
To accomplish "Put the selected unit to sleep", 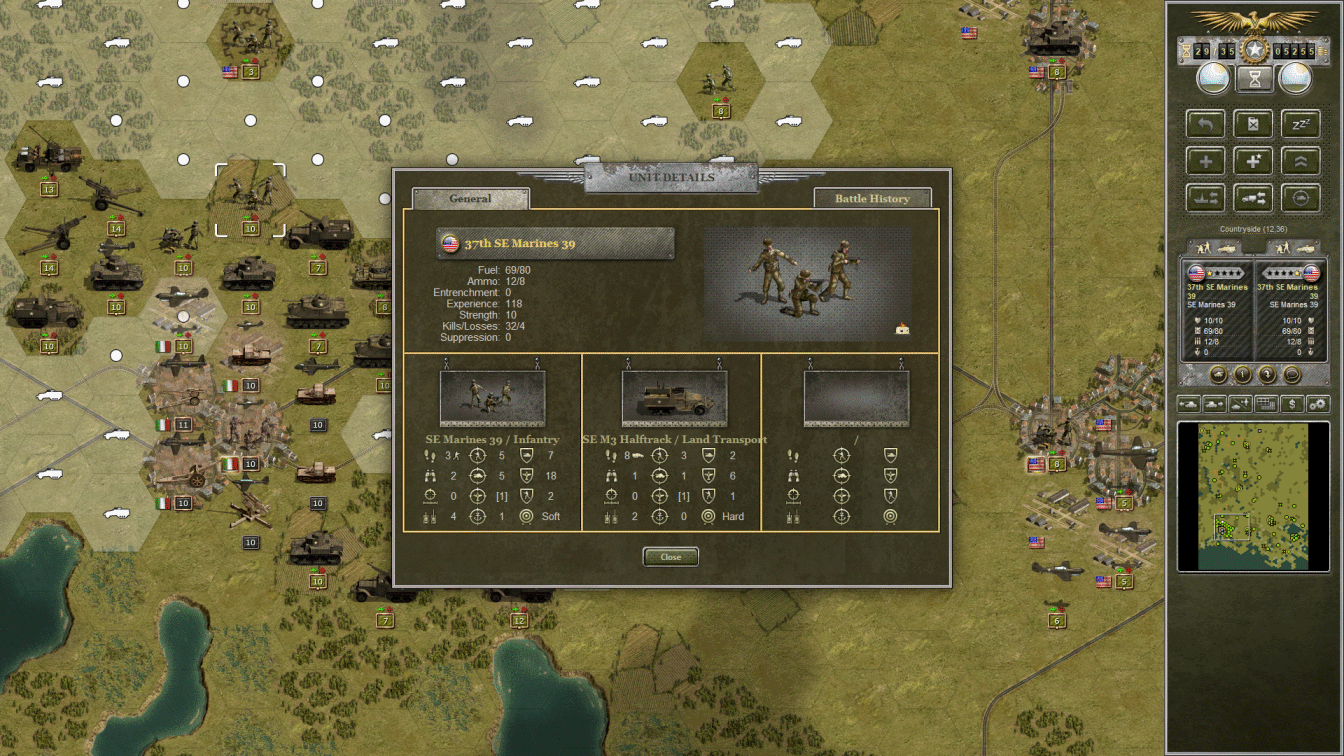I will (x=1301, y=123).
